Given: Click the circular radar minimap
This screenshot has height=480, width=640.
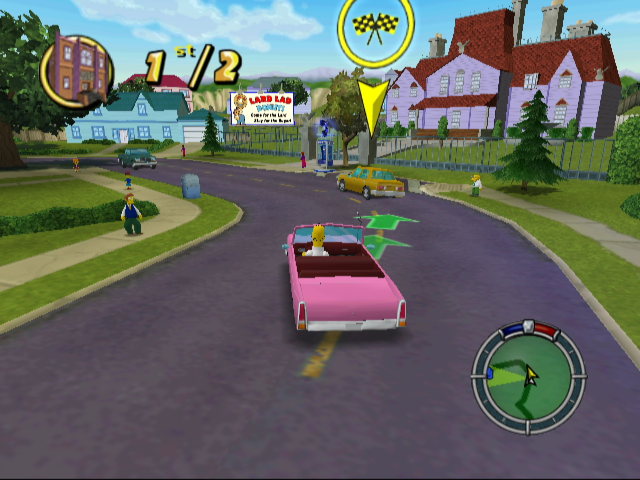Looking at the screenshot, I should (x=528, y=376).
